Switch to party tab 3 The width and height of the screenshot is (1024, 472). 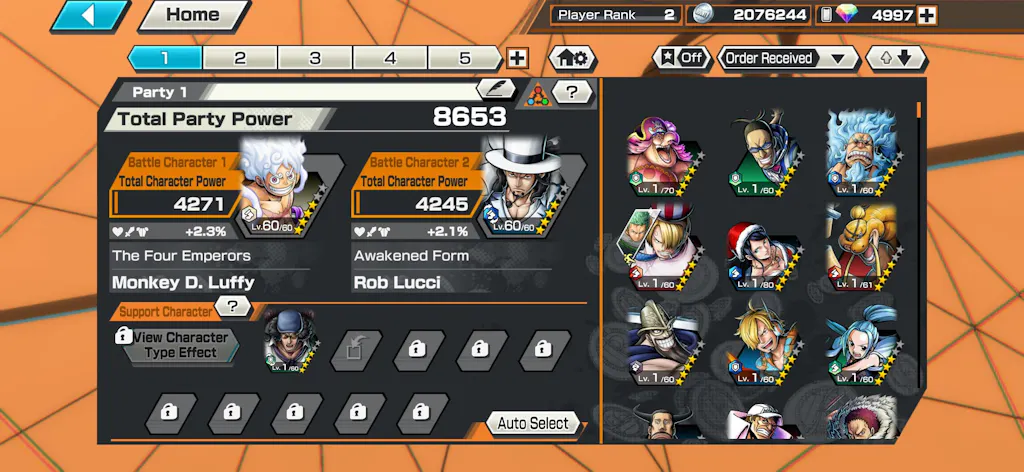coord(315,58)
